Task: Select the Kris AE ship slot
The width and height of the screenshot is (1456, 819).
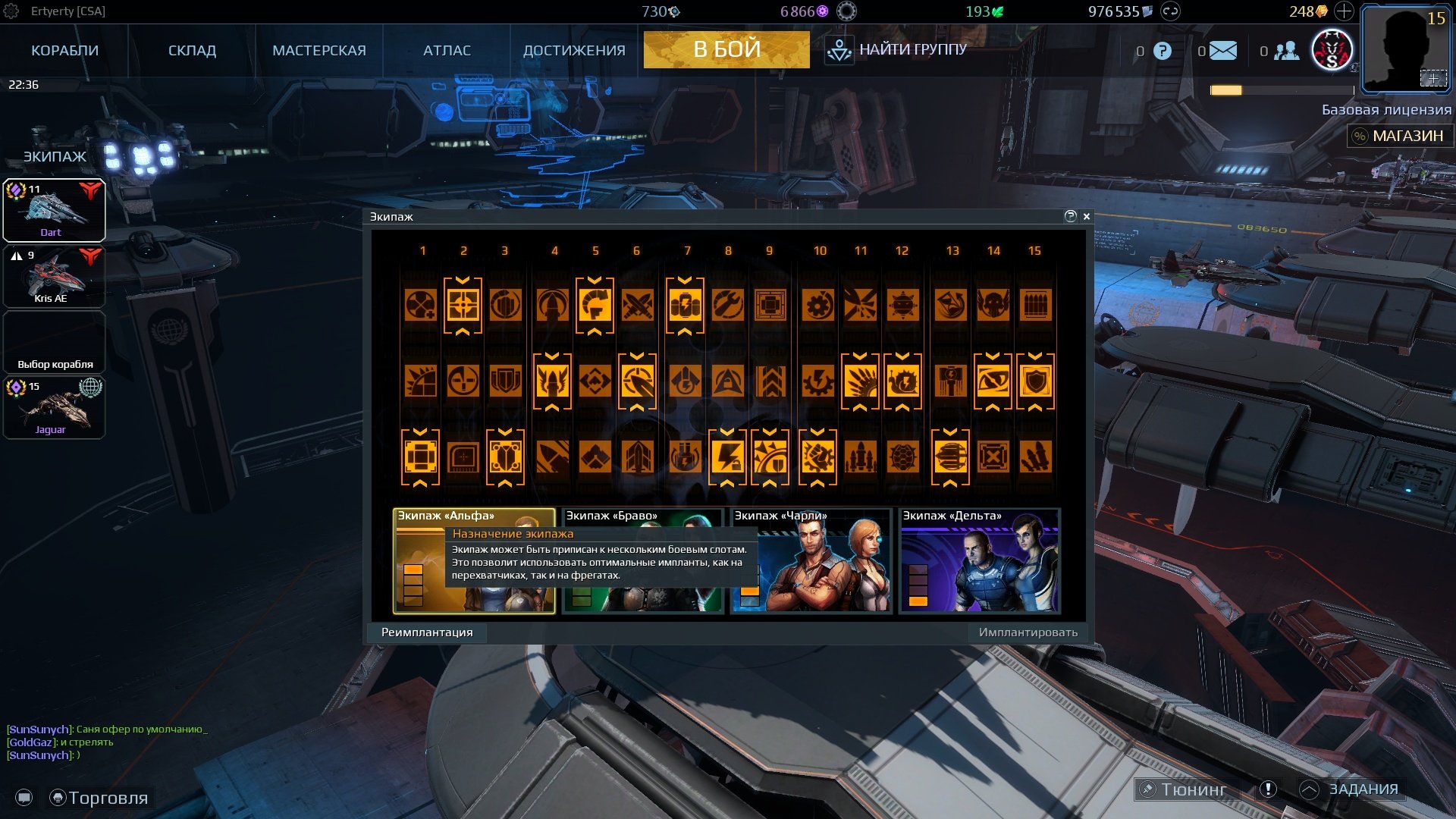Action: pyautogui.click(x=54, y=276)
